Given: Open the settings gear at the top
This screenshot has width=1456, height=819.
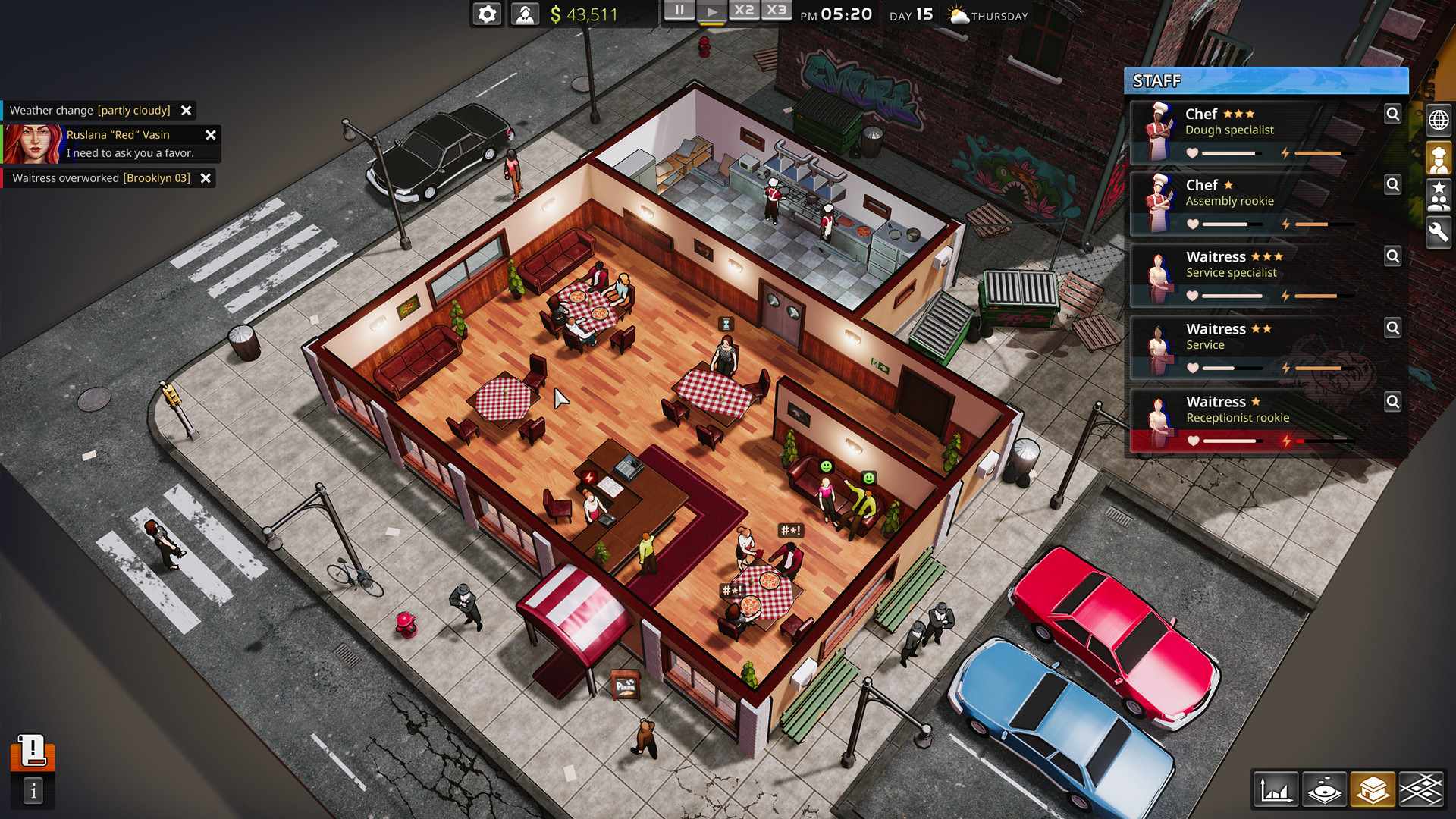Looking at the screenshot, I should [486, 14].
